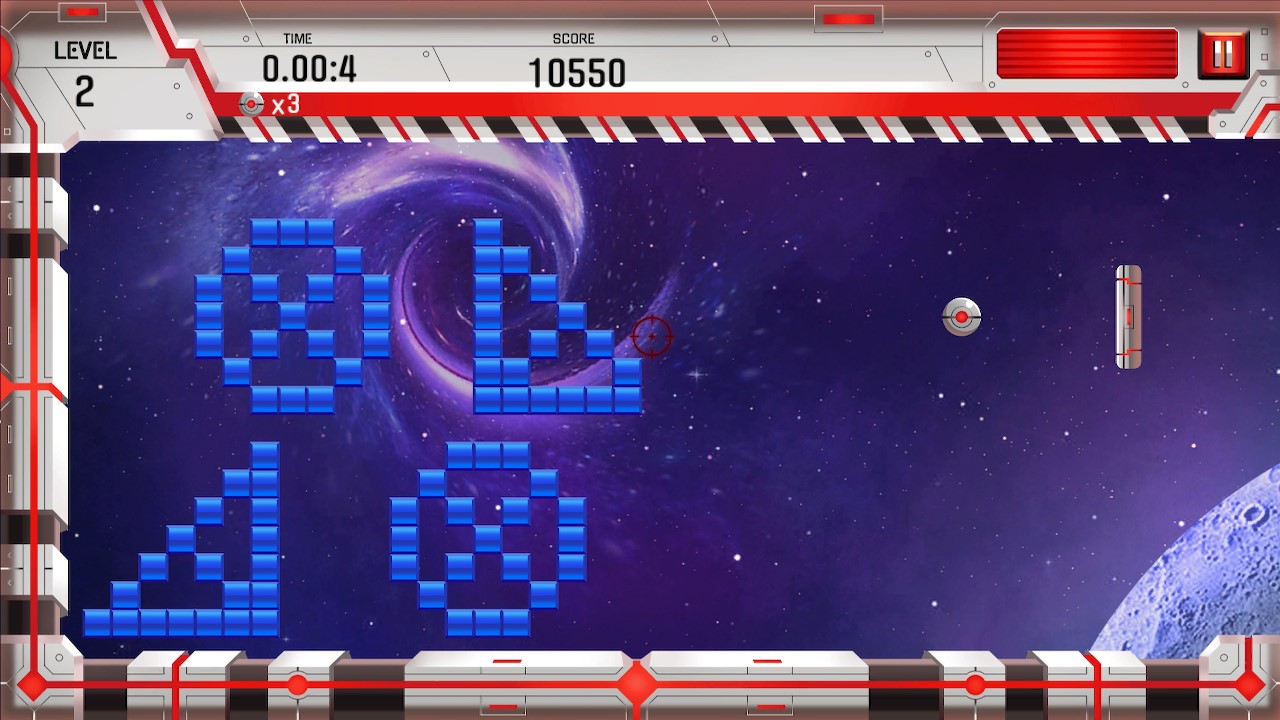This screenshot has height=720, width=1280.
Task: Click the TIME label in the header
Action: click(x=296, y=38)
